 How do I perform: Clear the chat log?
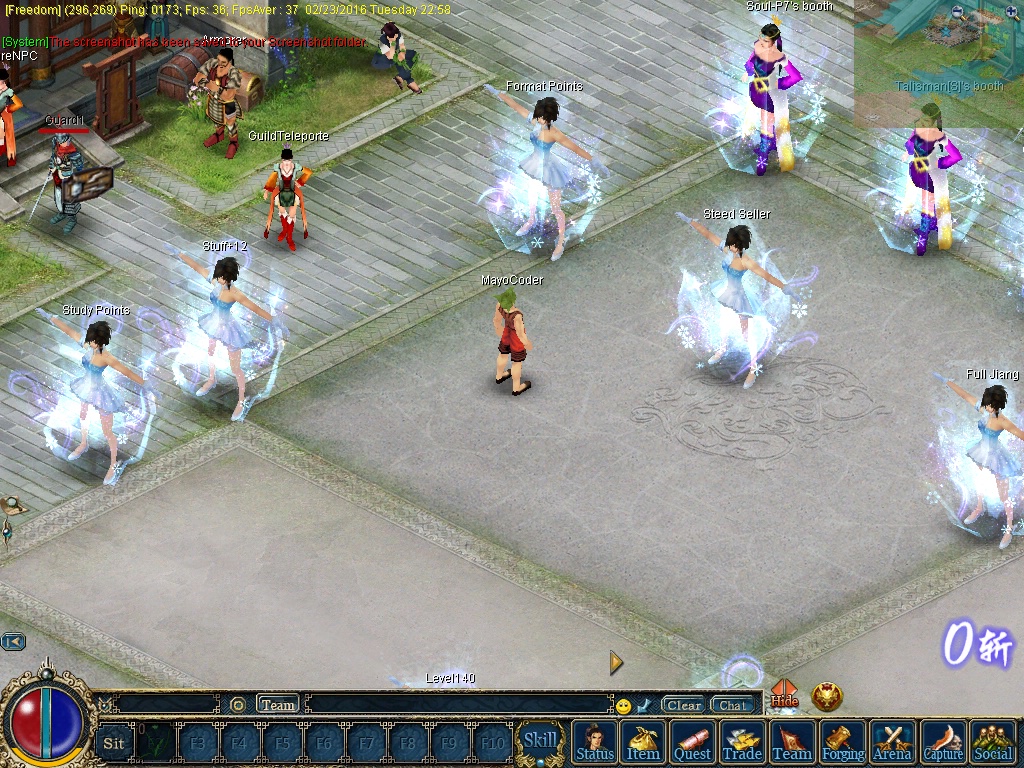(684, 705)
